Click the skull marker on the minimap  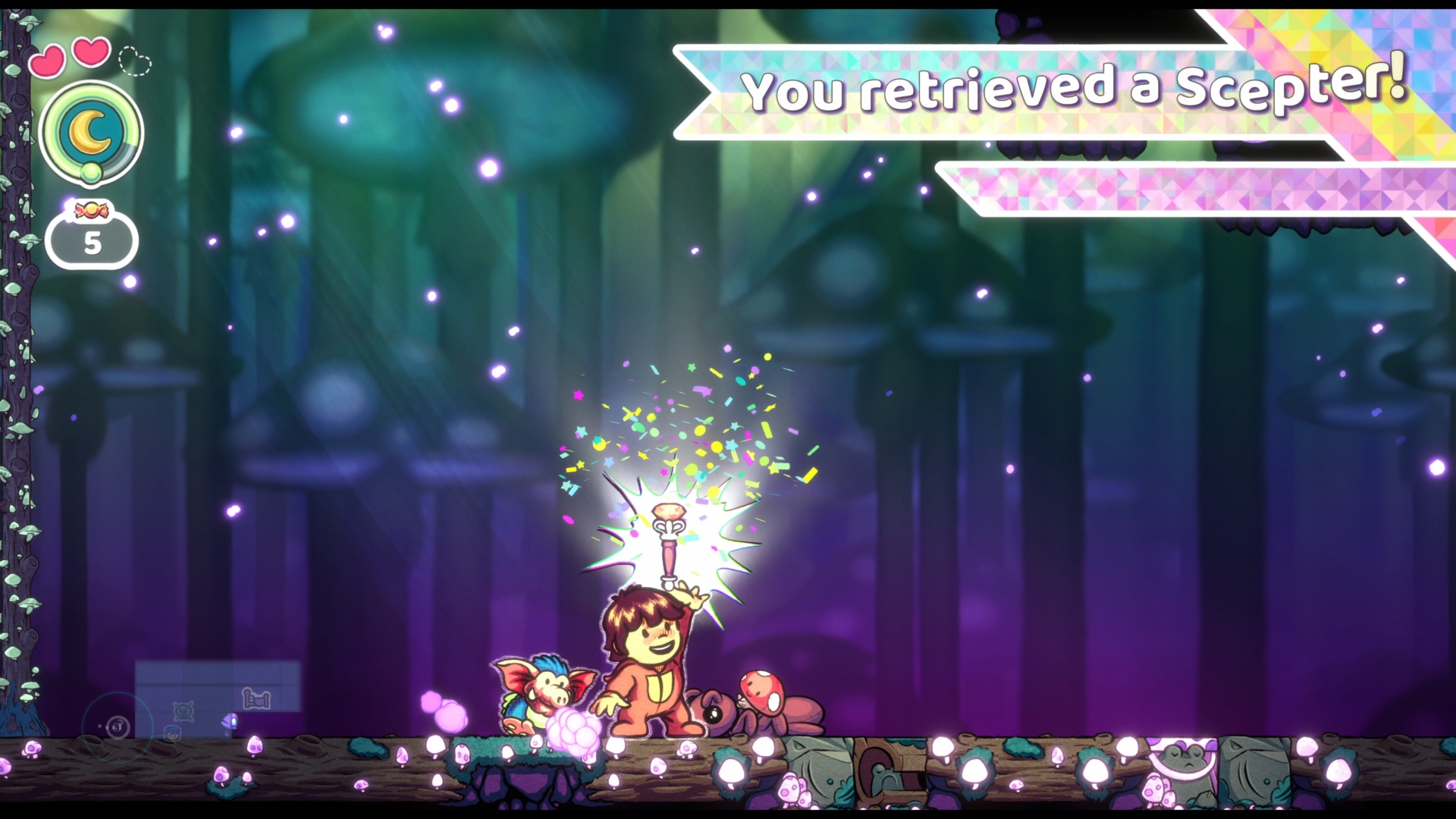pyautogui.click(x=183, y=711)
